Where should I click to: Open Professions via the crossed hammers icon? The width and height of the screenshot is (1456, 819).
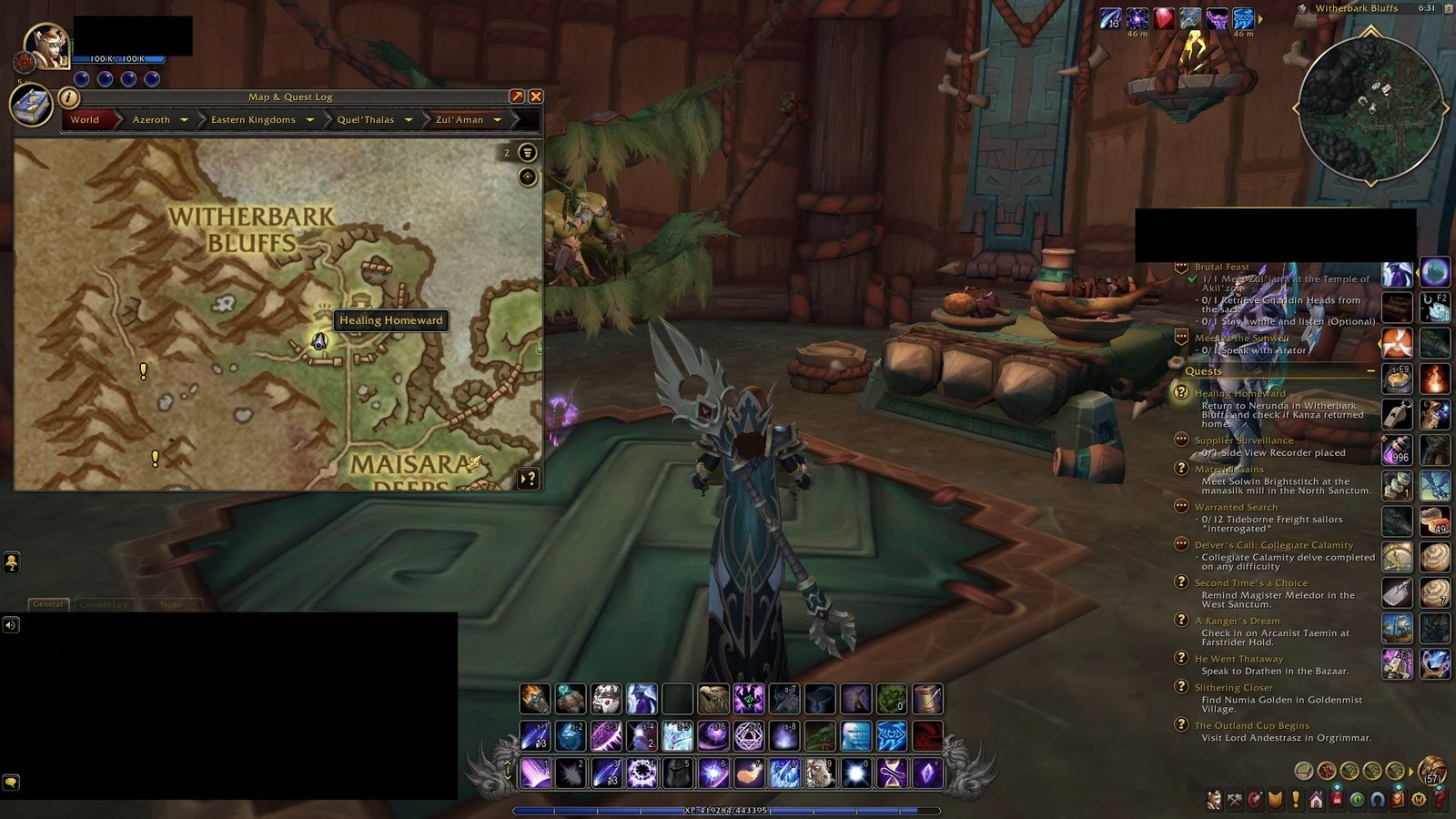coord(1236,798)
